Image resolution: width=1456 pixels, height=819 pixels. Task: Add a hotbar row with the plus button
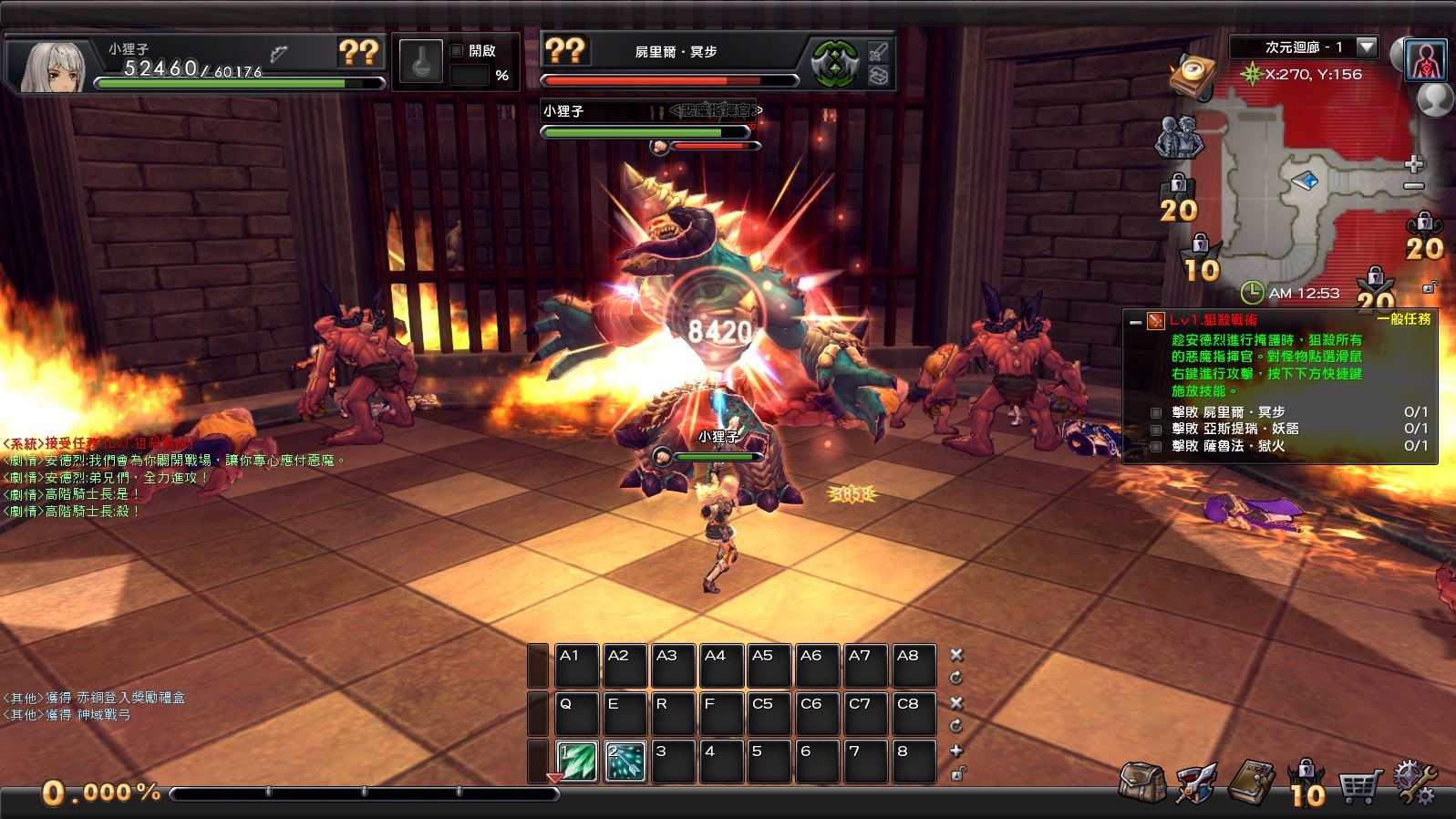[956, 751]
